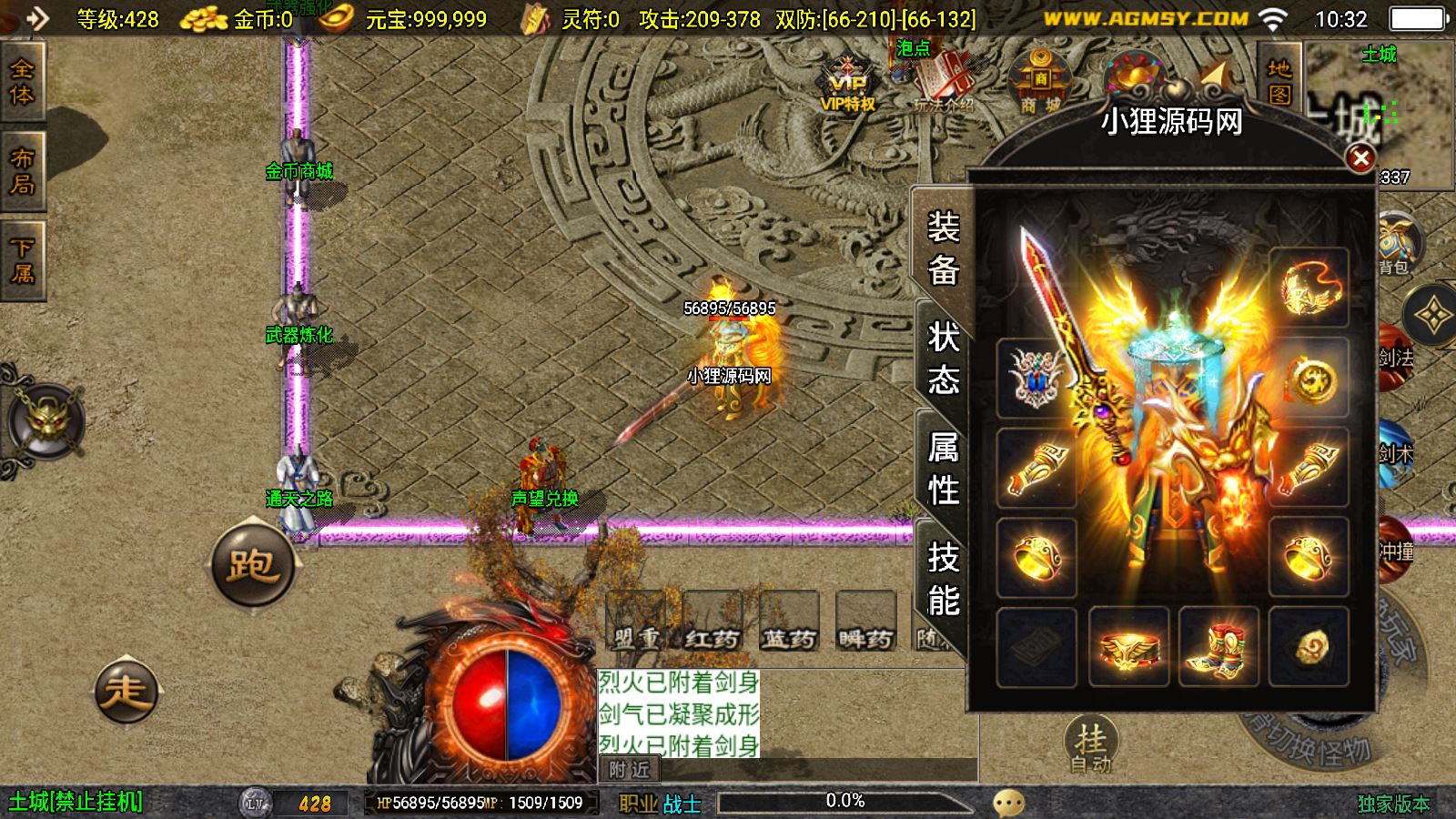1456x819 pixels.
Task: Open the 商城 shop
Action: click(1039, 84)
